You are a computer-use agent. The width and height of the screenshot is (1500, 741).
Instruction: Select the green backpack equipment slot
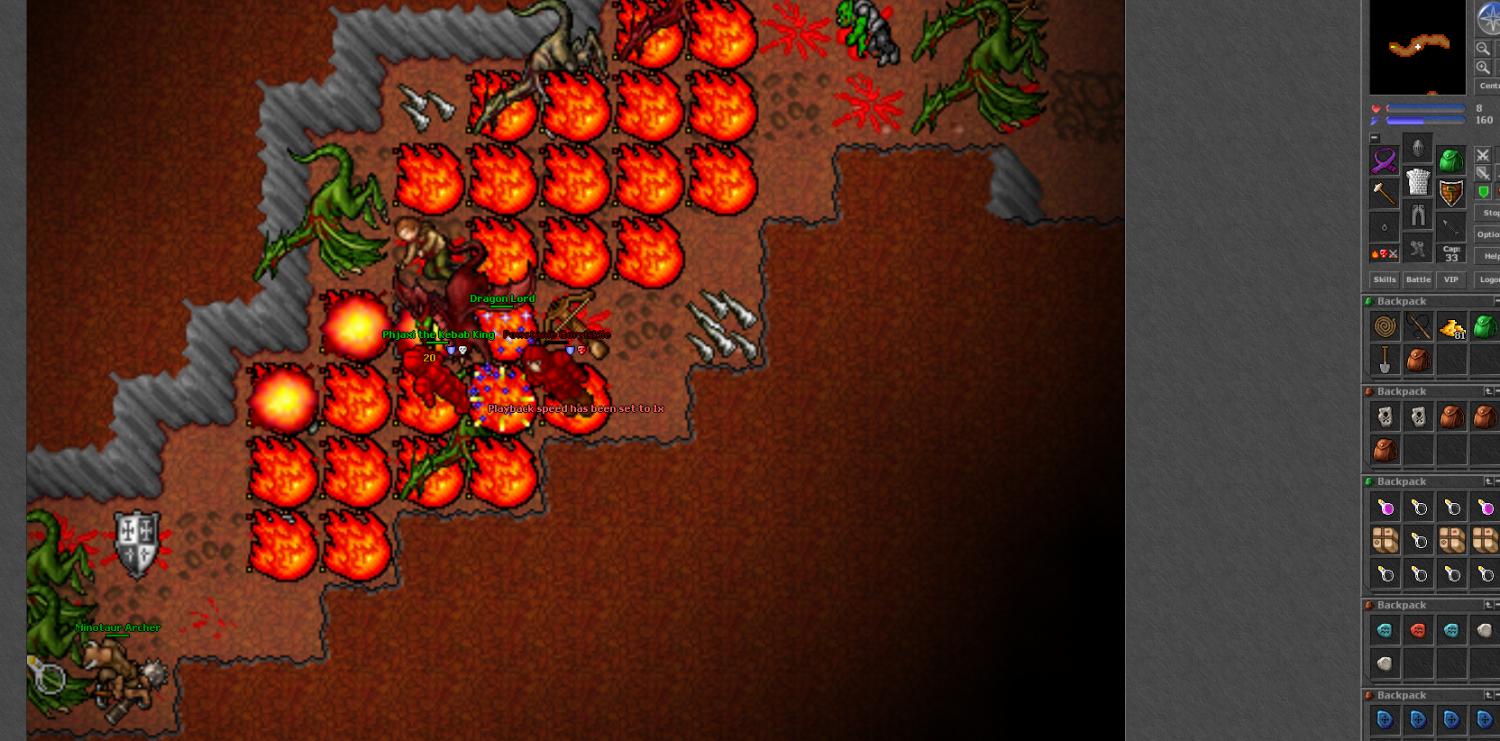pos(1451,160)
